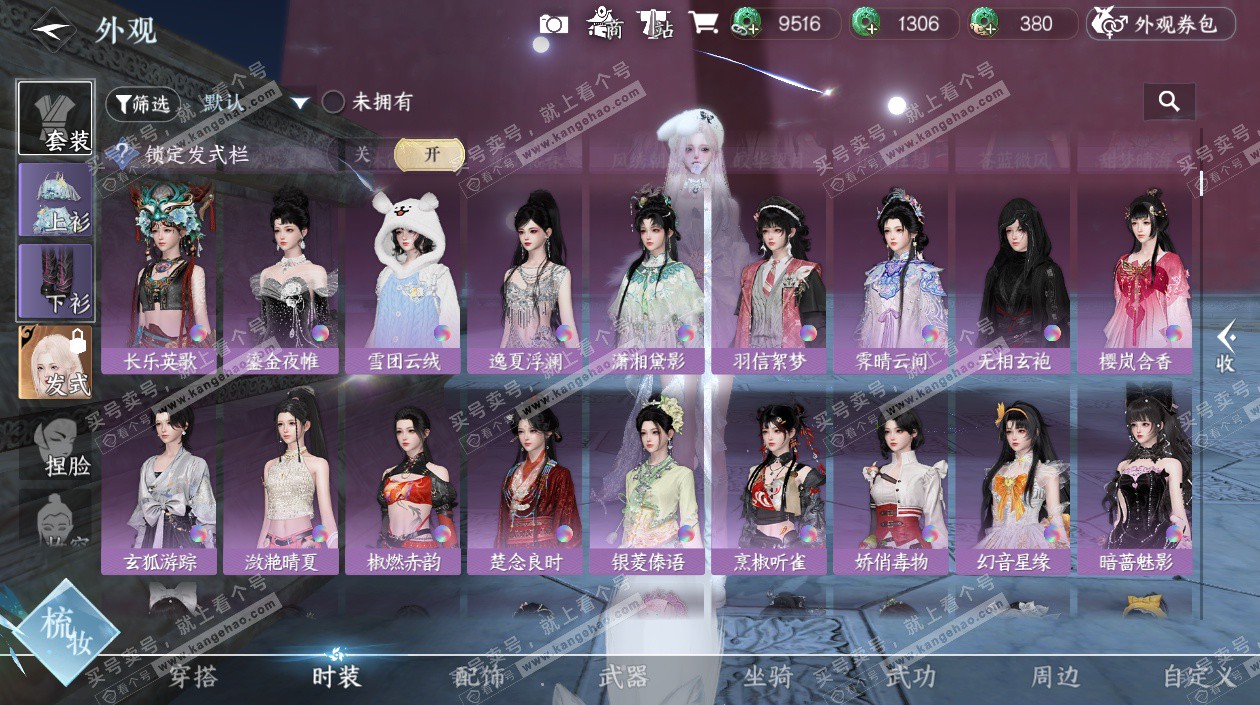Select the 下衫 bottoms category
The height and width of the screenshot is (705, 1260).
(x=55, y=280)
